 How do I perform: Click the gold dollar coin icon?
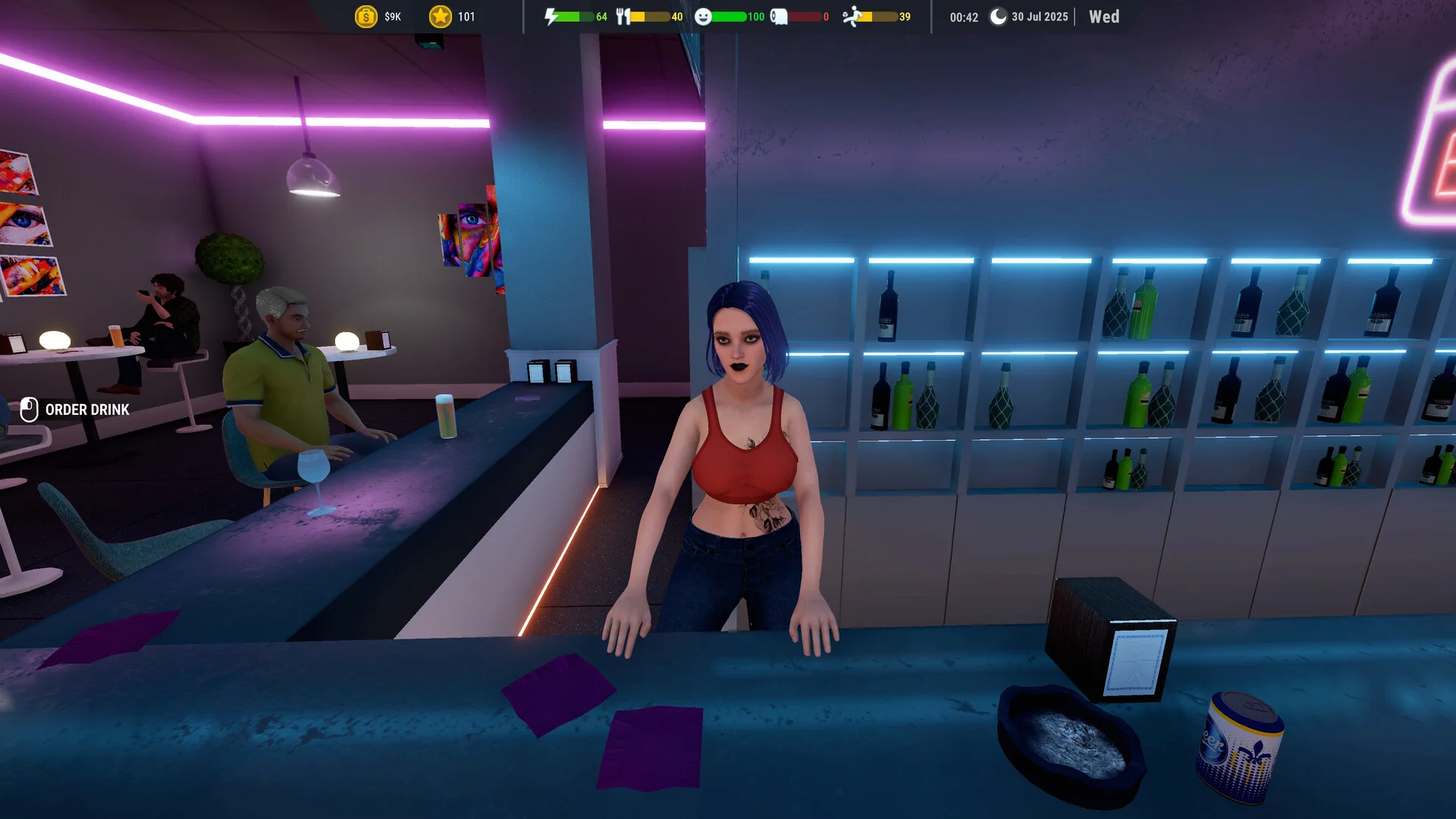coord(366,17)
